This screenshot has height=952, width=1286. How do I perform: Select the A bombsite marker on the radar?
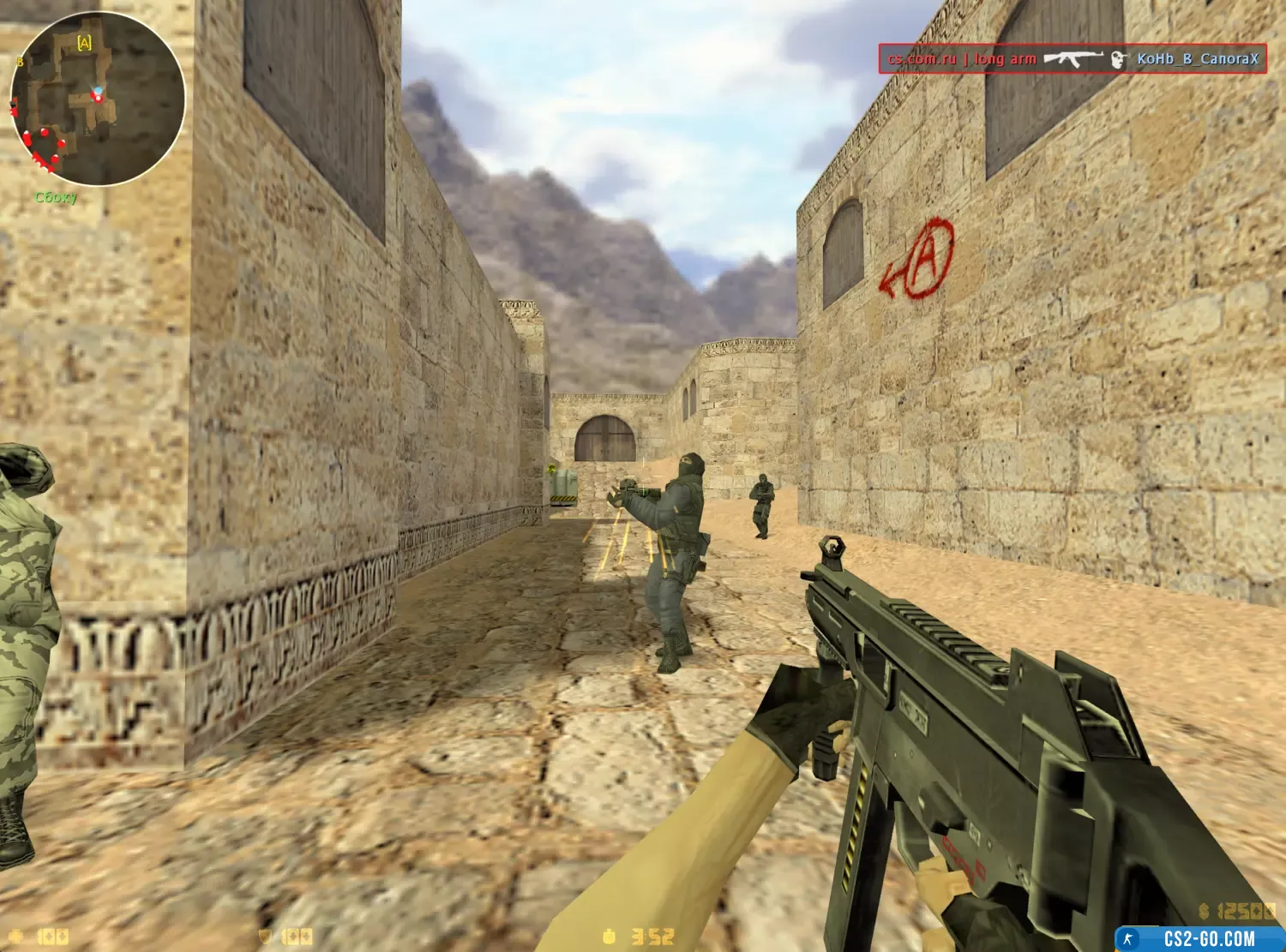(x=84, y=43)
